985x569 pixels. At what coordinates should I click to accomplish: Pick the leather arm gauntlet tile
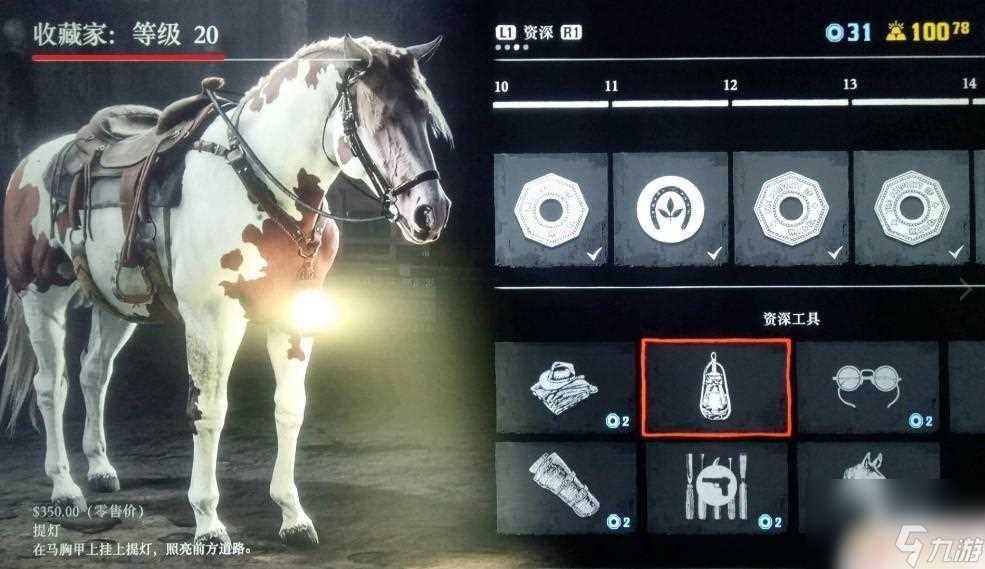[565, 487]
